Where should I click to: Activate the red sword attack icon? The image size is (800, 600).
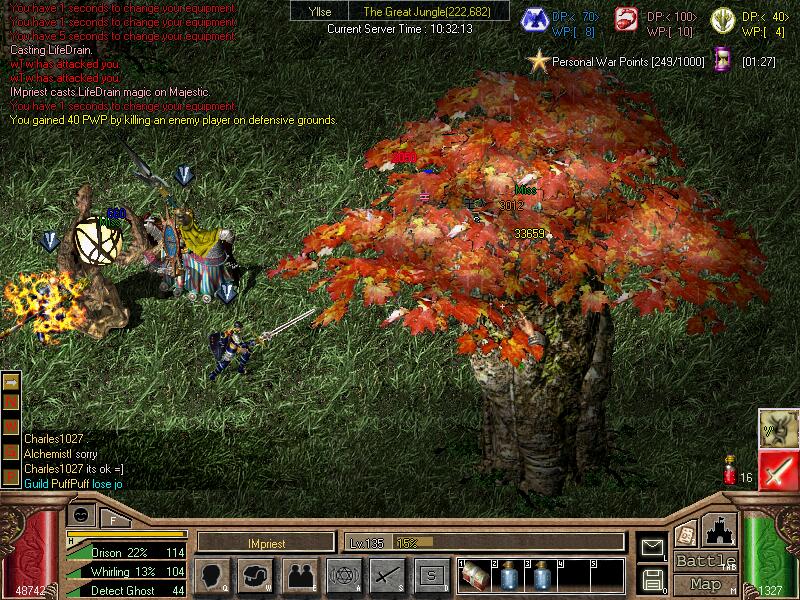coord(777,470)
